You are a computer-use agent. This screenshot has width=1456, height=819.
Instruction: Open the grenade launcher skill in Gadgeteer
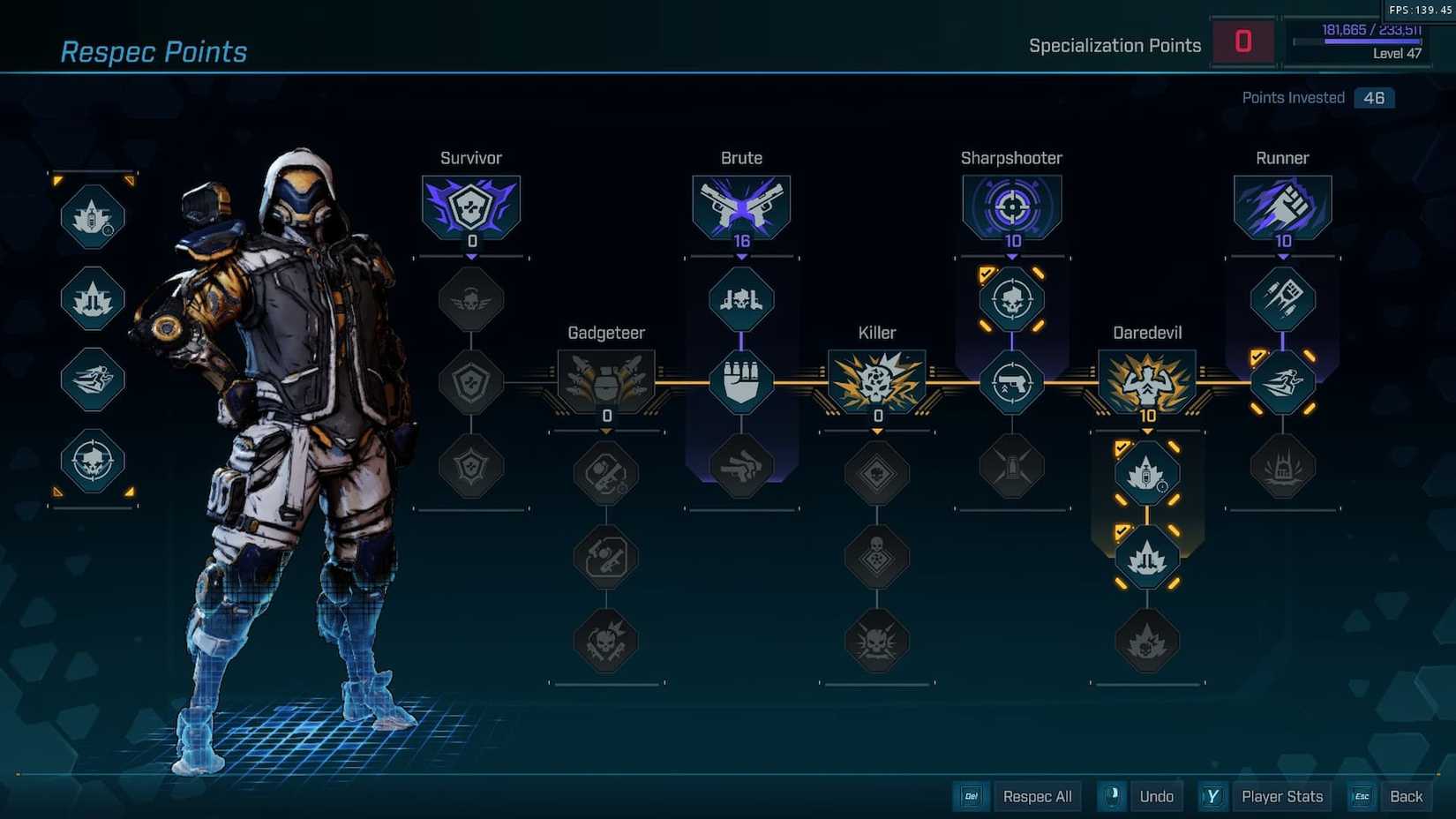605,472
